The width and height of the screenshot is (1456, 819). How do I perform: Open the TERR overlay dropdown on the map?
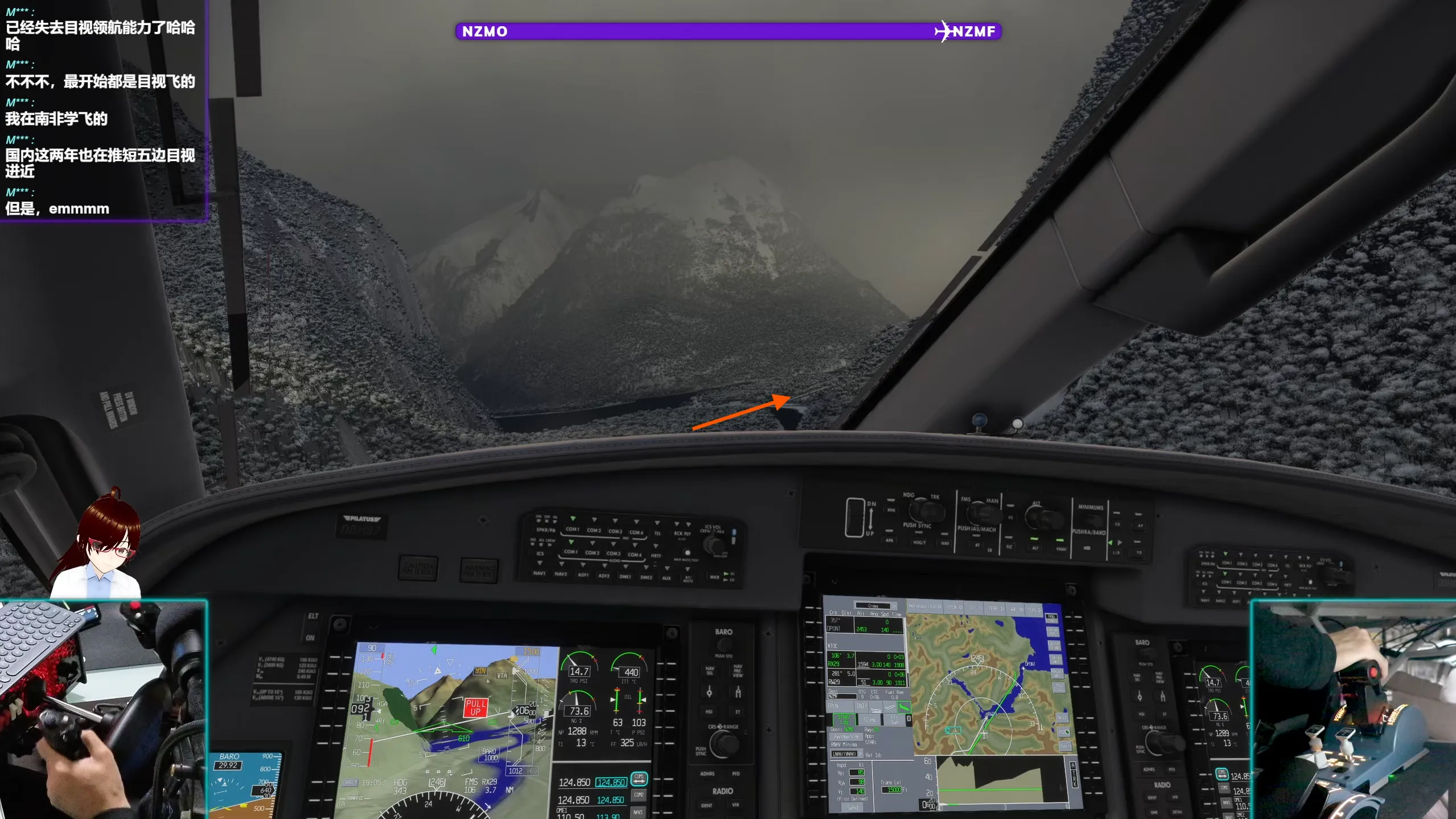(x=993, y=609)
